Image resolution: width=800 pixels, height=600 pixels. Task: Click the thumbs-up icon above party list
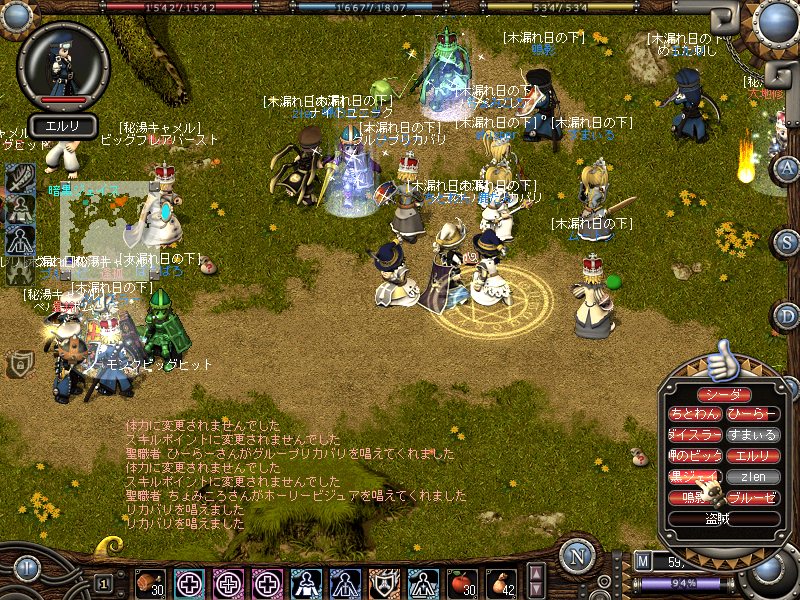pos(722,360)
